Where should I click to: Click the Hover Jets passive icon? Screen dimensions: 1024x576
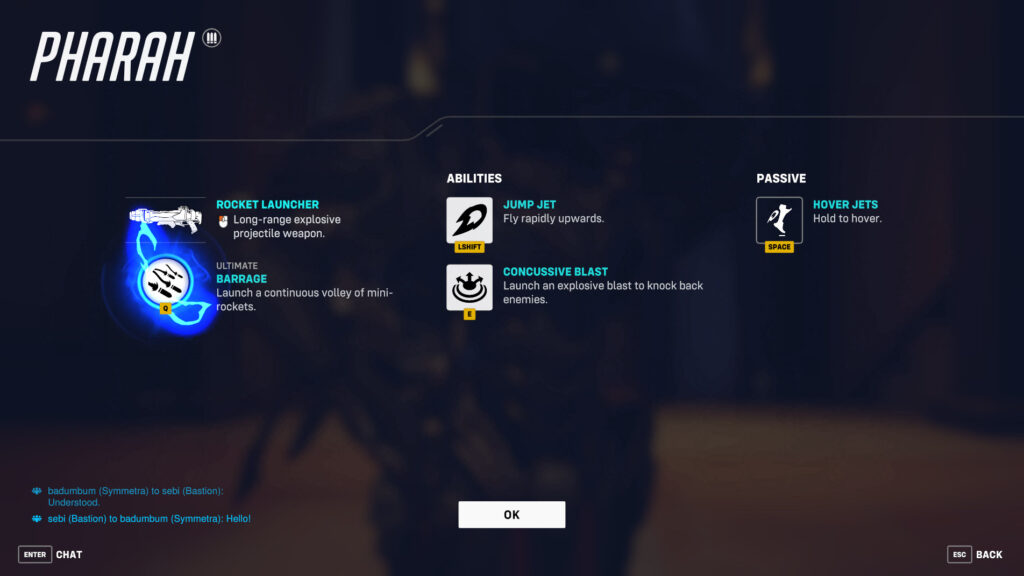point(779,220)
